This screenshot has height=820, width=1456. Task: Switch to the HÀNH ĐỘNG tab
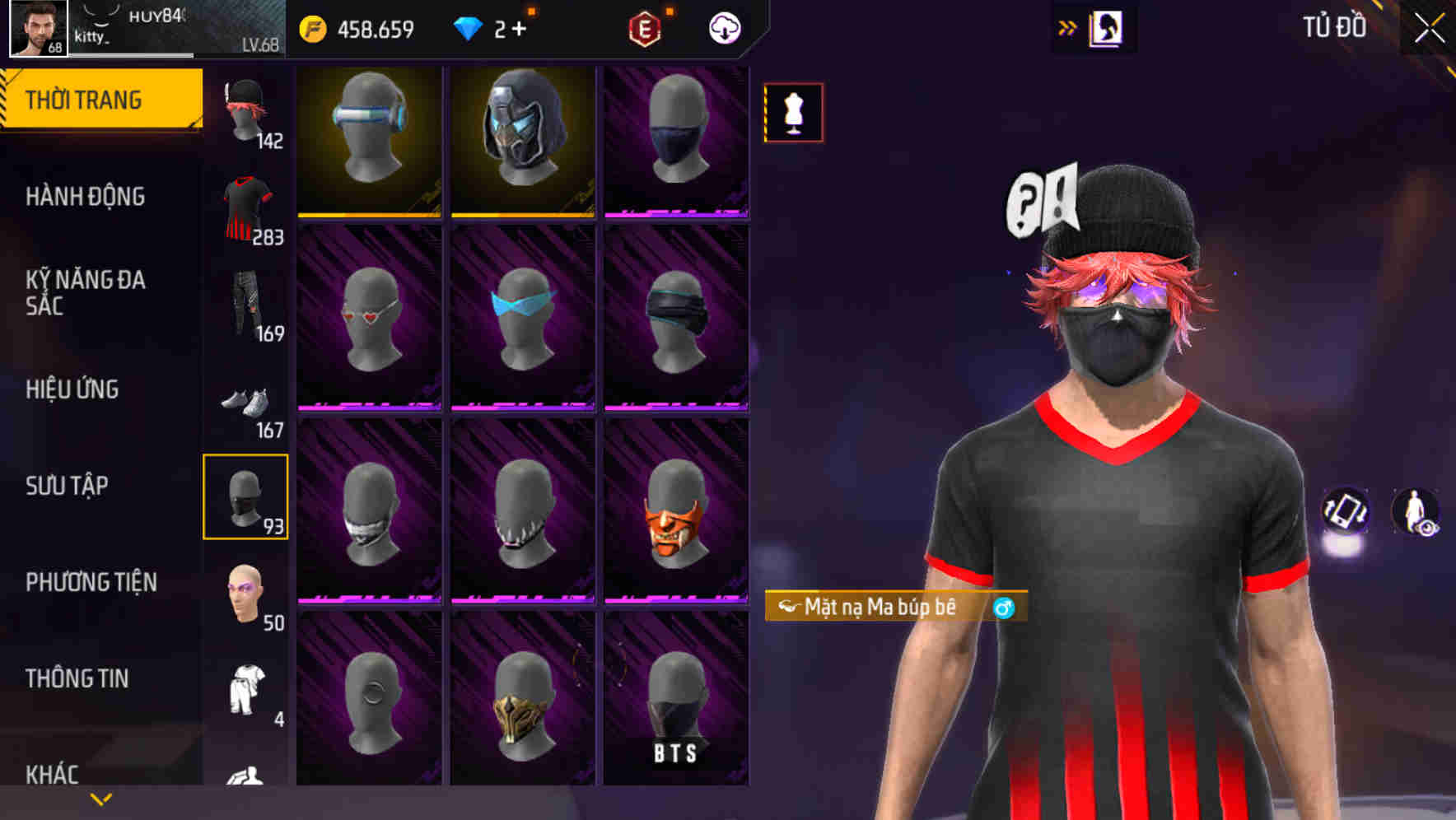86,196
